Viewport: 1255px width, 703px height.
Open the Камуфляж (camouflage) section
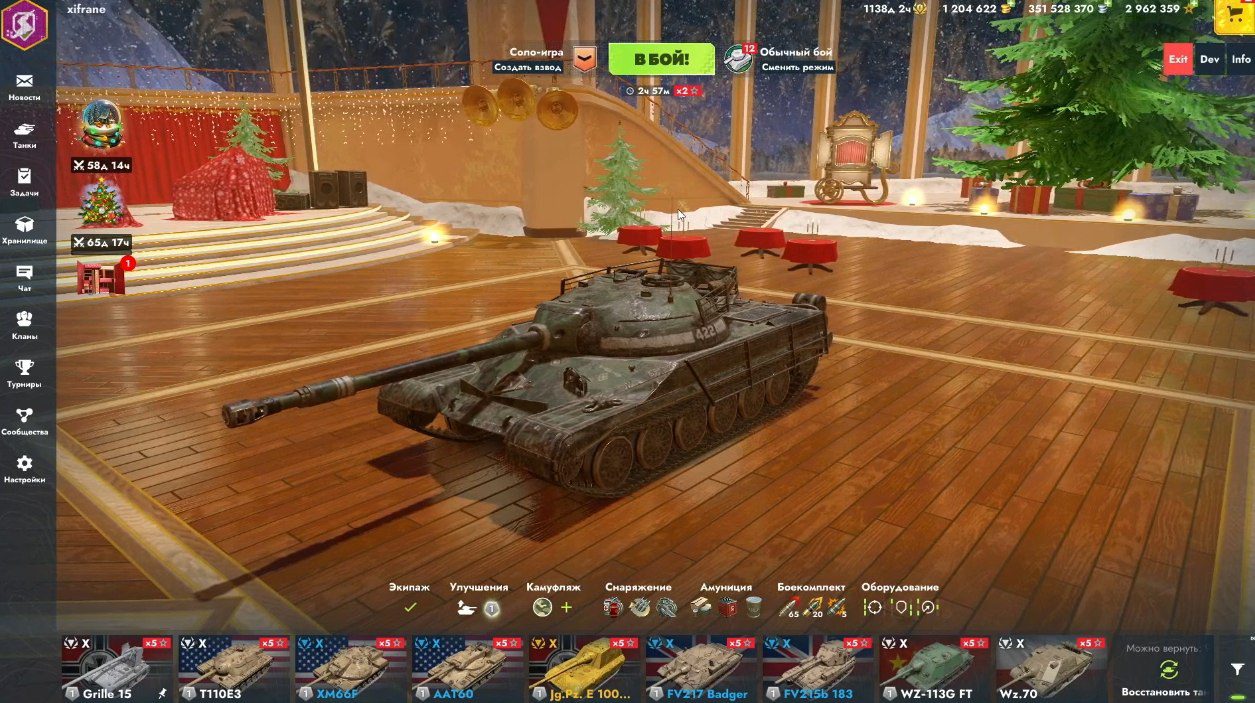[x=553, y=599]
